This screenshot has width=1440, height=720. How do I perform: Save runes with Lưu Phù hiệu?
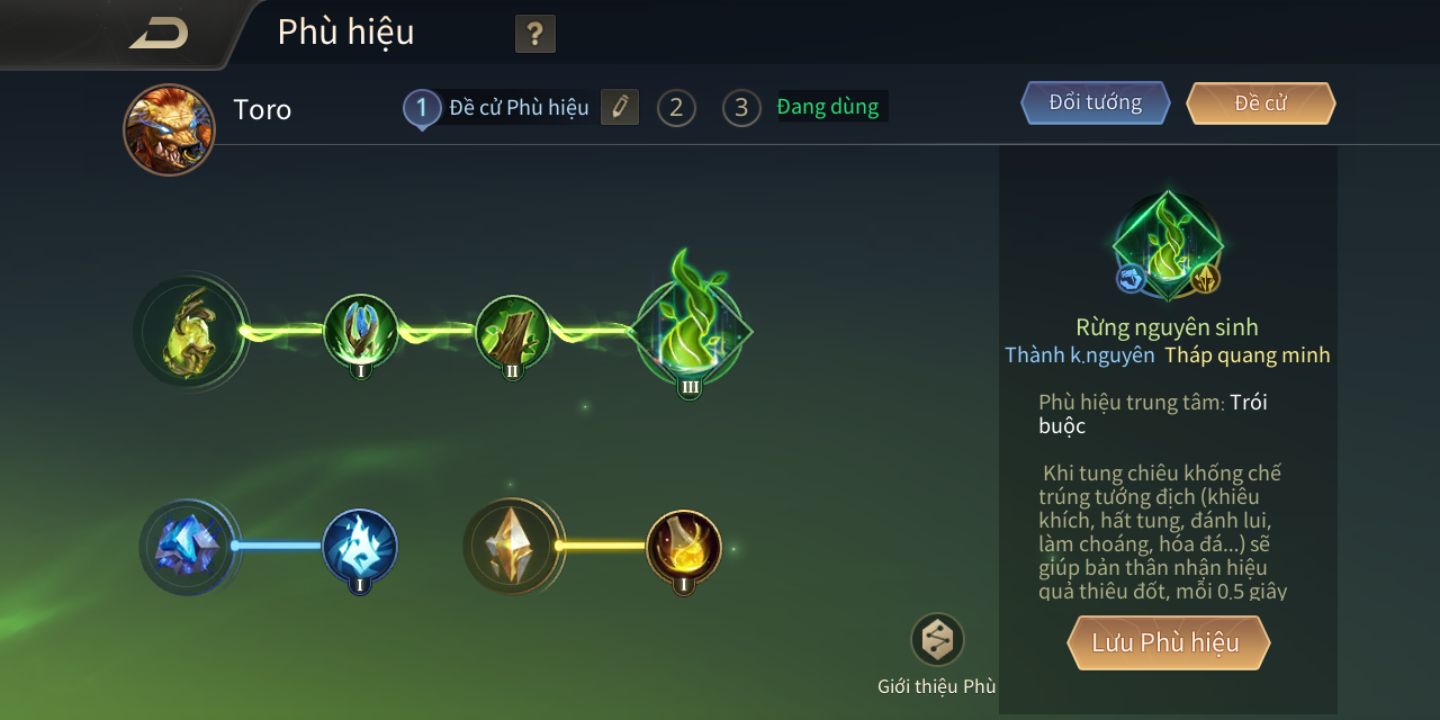[1166, 643]
